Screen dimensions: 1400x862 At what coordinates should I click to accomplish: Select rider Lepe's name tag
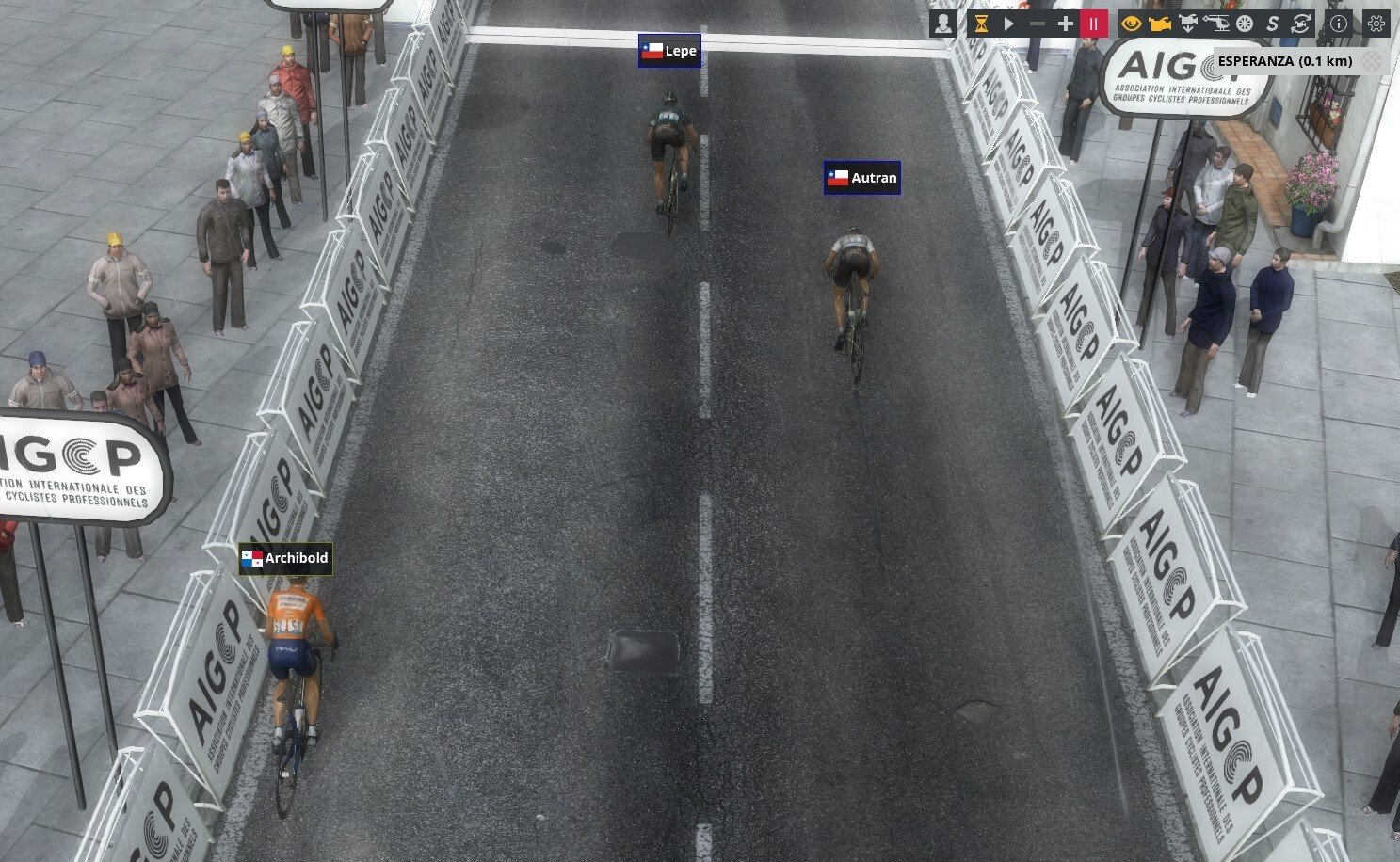[x=669, y=51]
